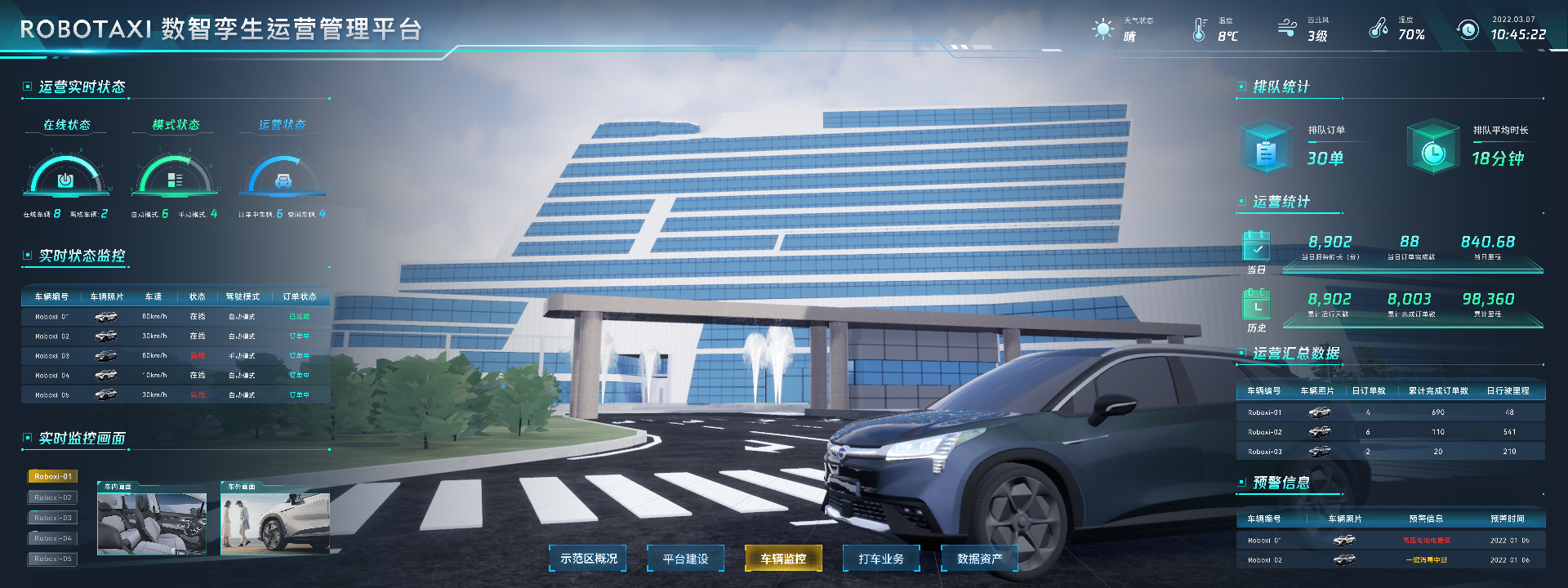Select Roboxi-01 row in 实时状态监控 table

[176, 316]
